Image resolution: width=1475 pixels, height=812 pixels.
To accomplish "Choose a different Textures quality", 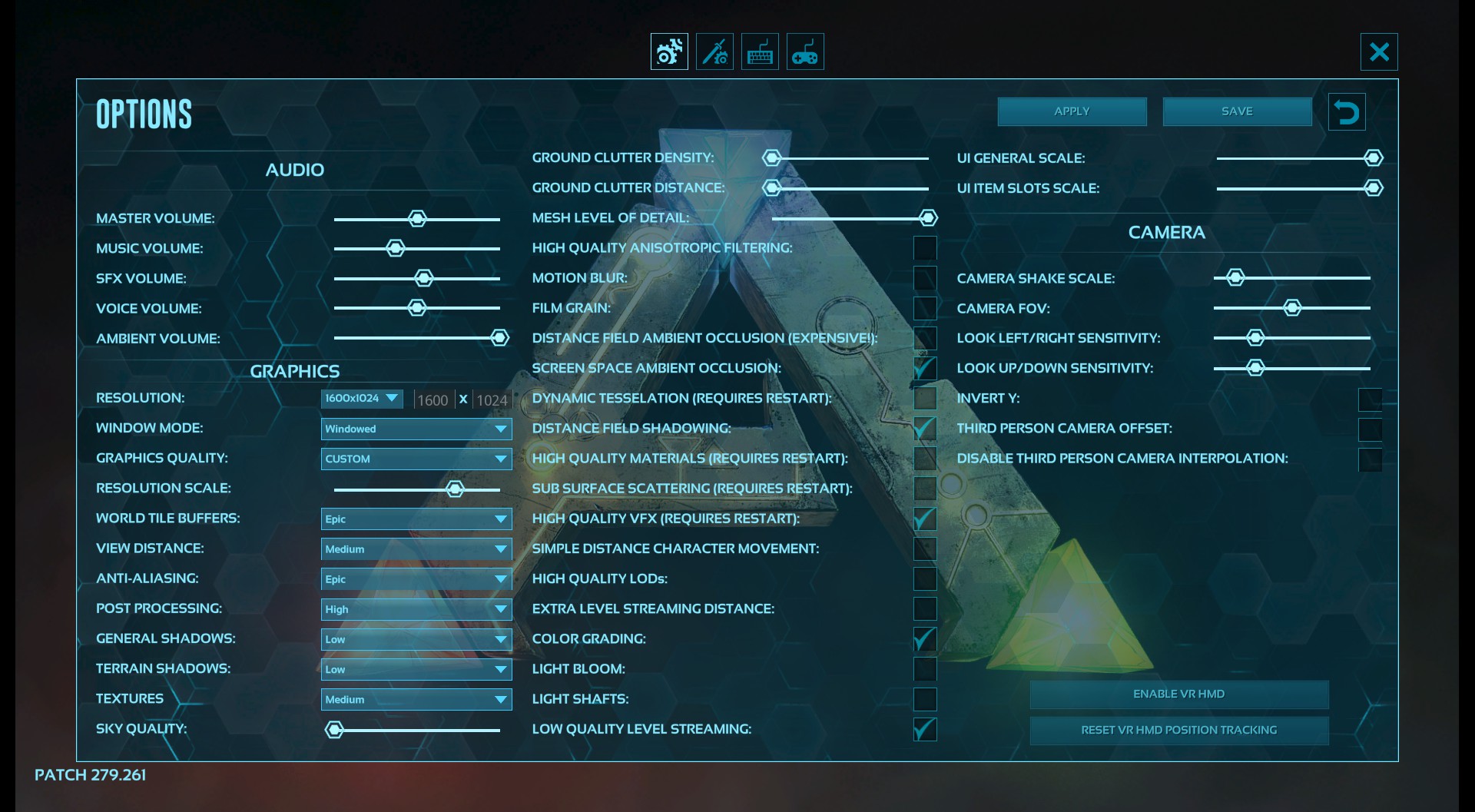I will coord(416,699).
